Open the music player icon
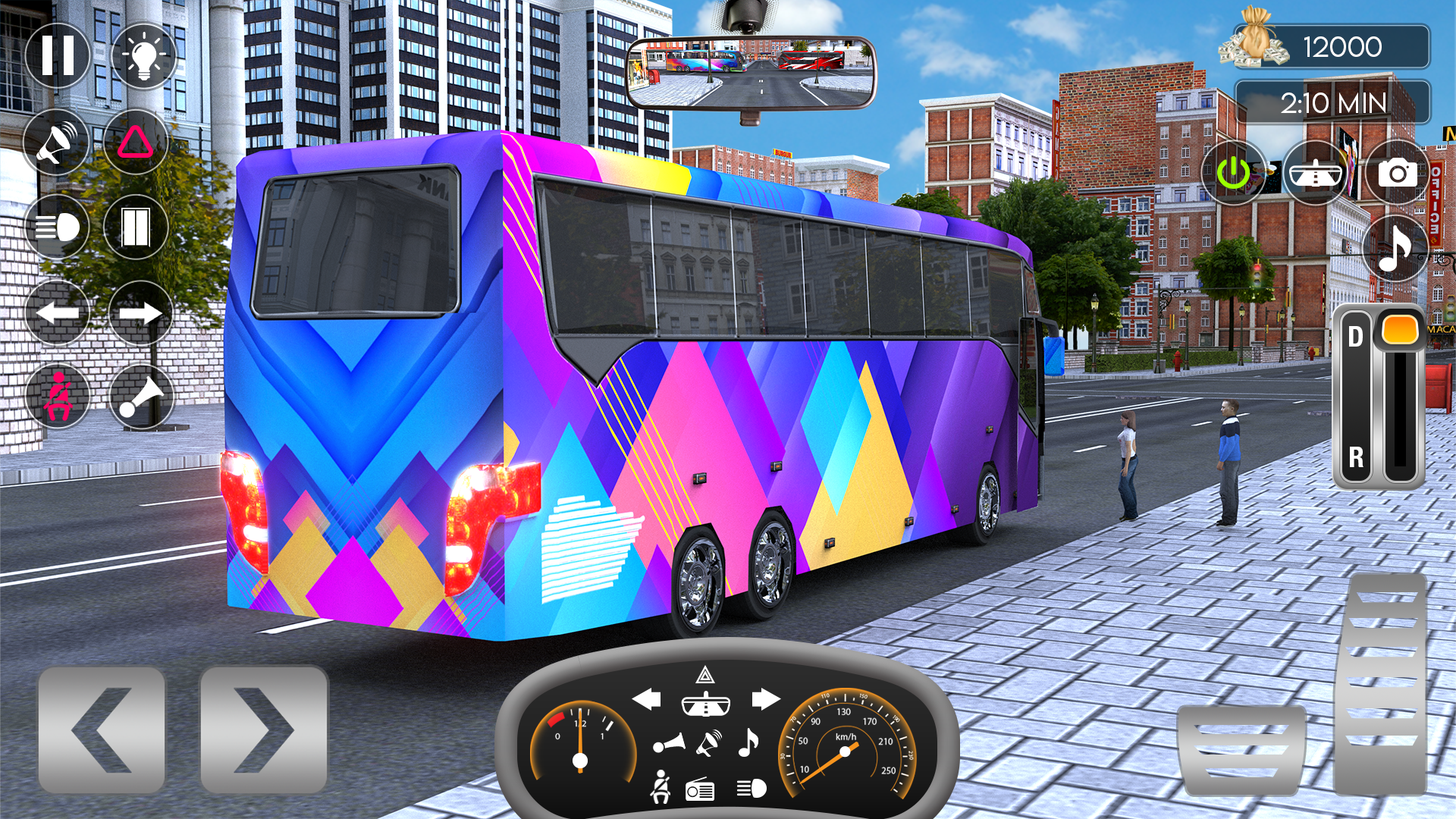This screenshot has height=819, width=1456. tap(1395, 249)
